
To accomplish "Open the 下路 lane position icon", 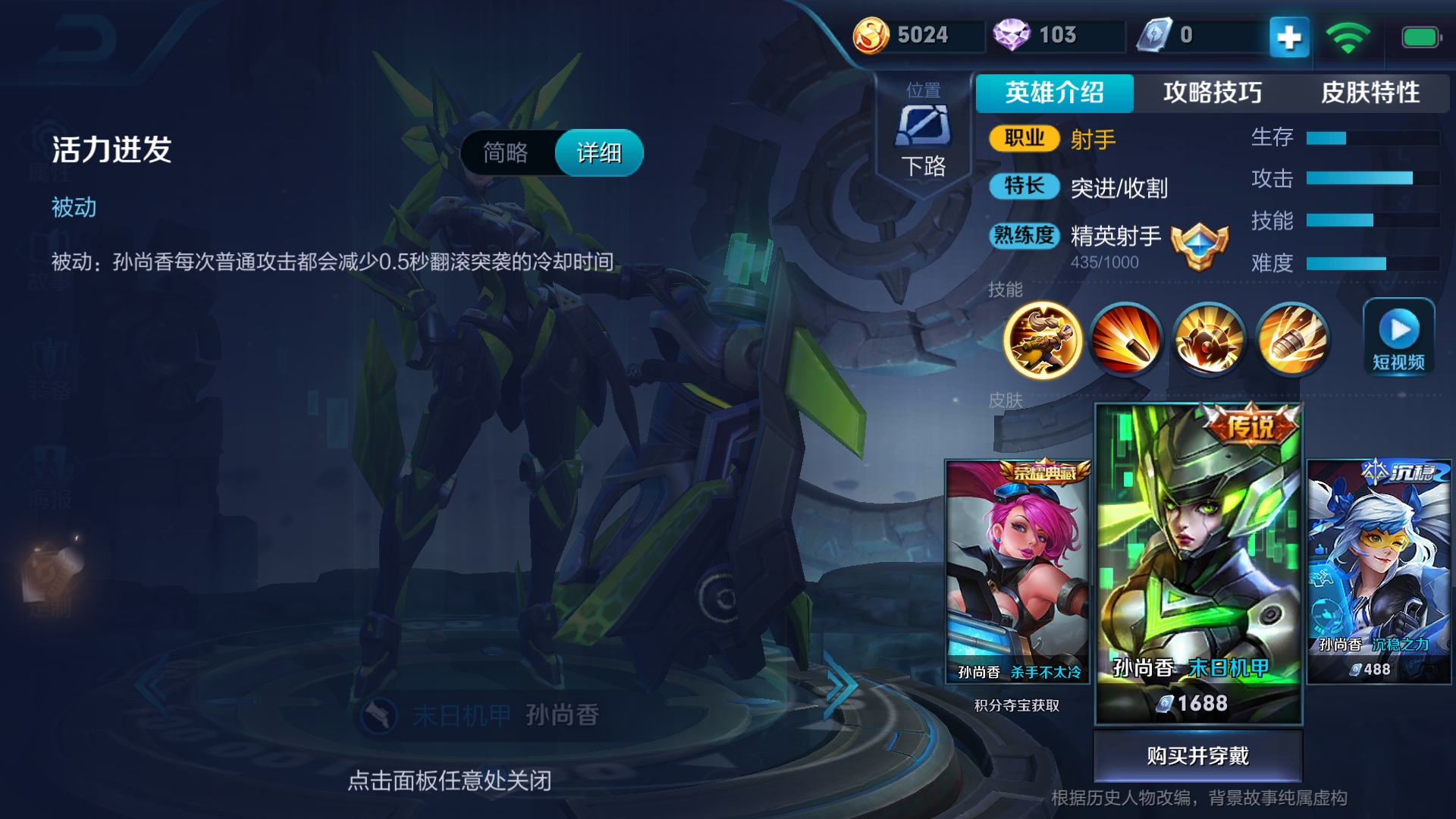I will tap(925, 127).
